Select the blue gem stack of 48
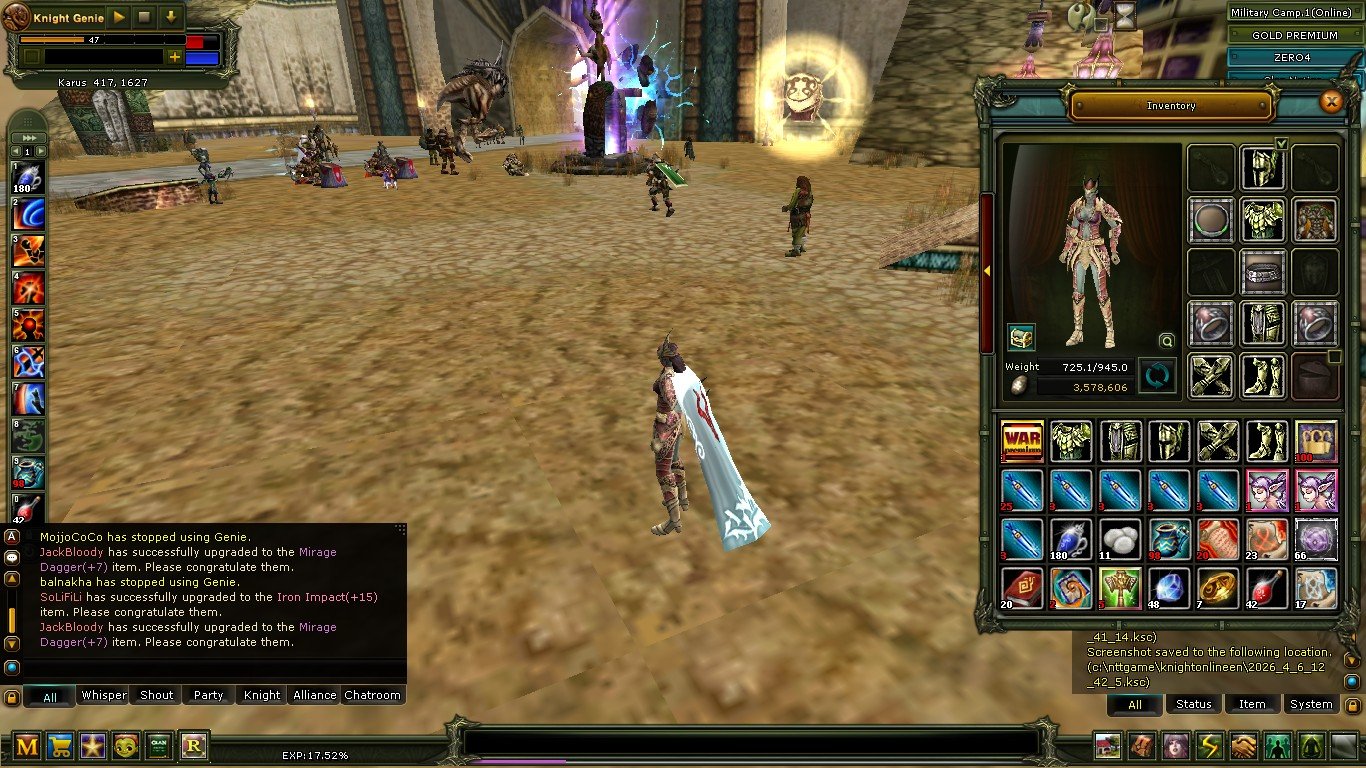 pyautogui.click(x=1169, y=588)
